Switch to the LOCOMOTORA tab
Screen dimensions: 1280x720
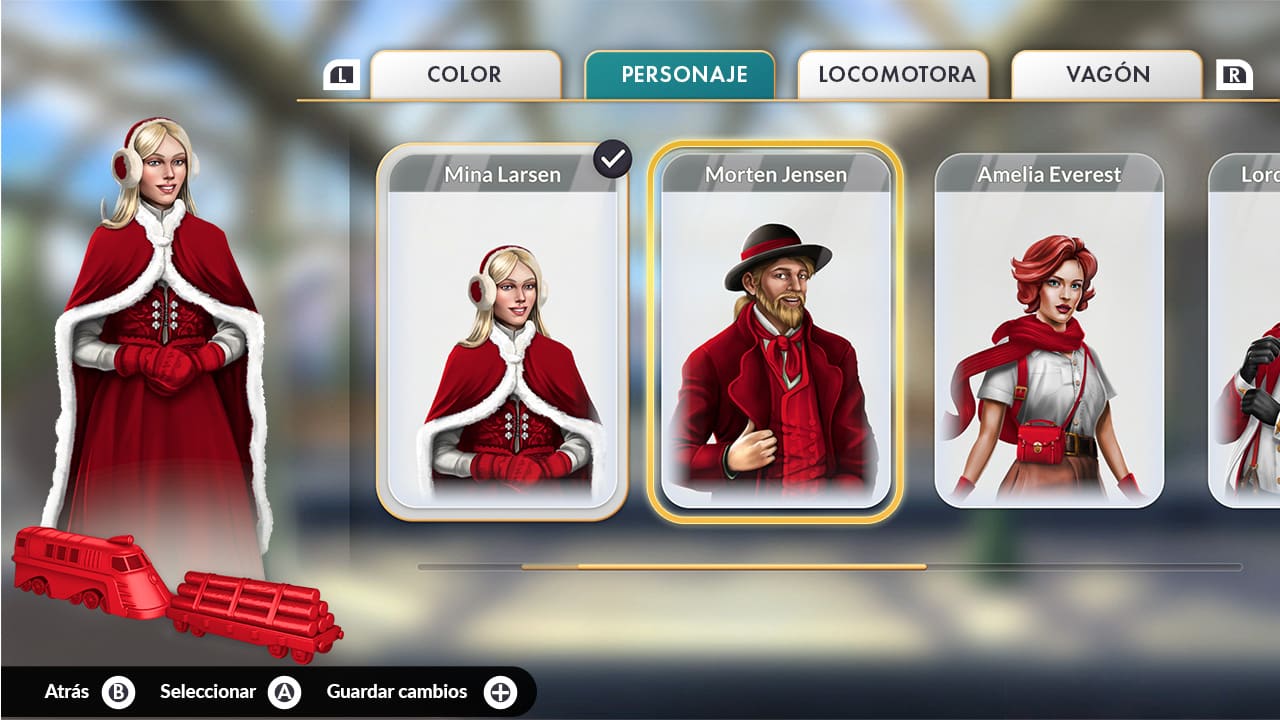893,73
